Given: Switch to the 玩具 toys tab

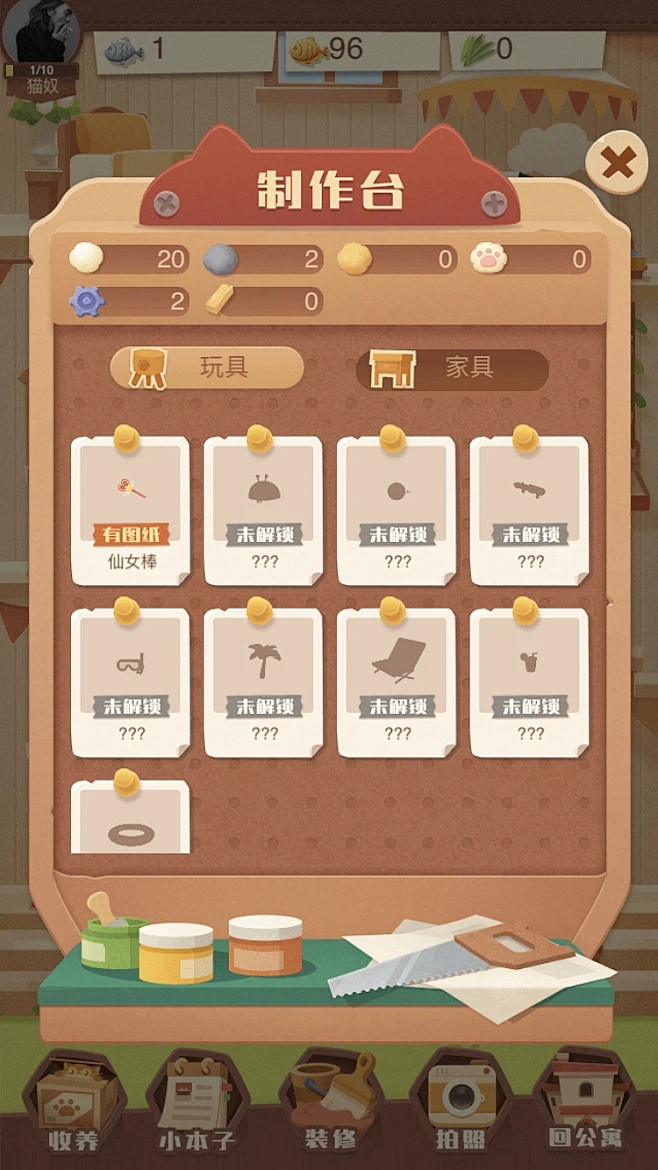Looking at the screenshot, I should 206,368.
